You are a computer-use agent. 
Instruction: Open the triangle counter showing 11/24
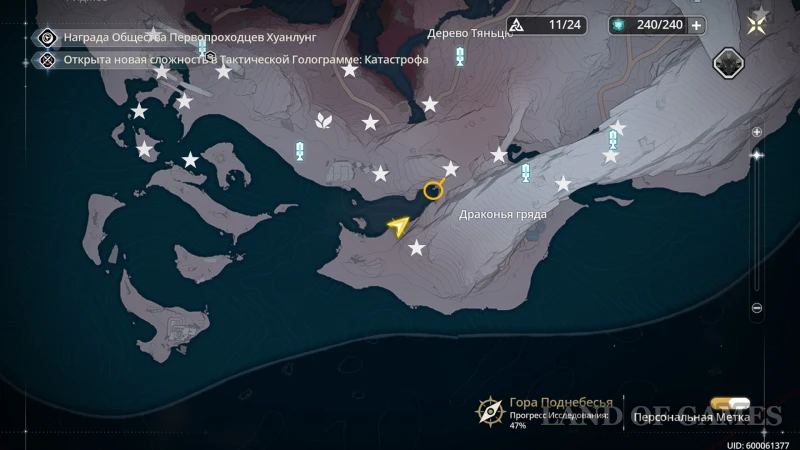pos(546,25)
